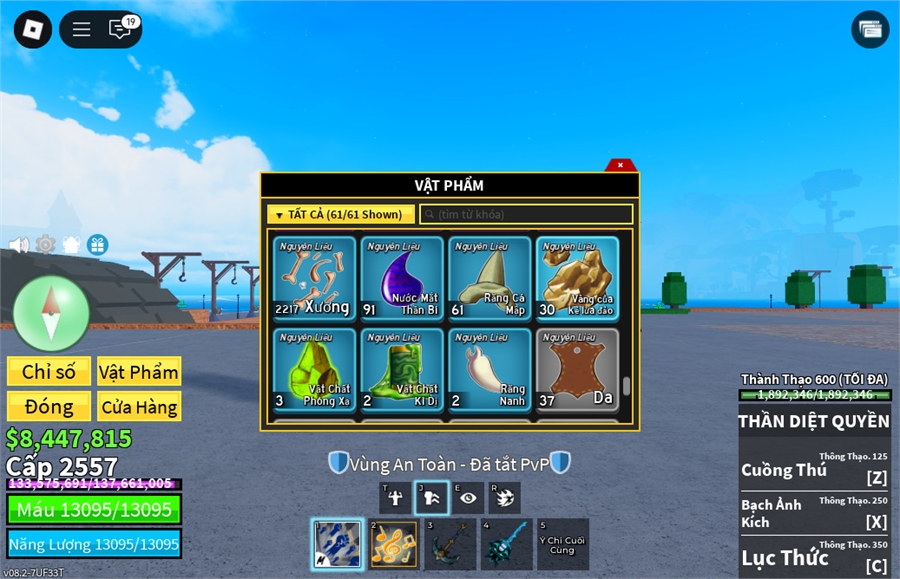Choose the Răng Cá Mập shark tooth item

489,278
